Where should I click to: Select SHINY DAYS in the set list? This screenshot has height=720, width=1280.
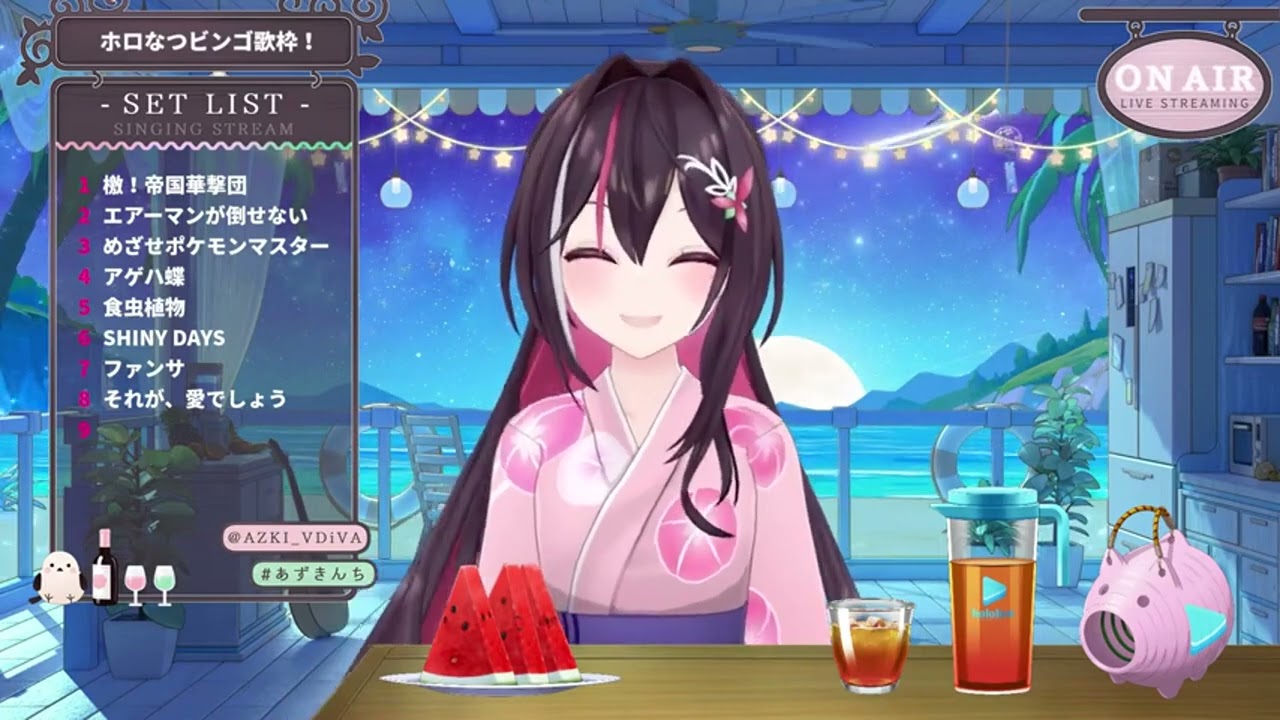(x=164, y=338)
